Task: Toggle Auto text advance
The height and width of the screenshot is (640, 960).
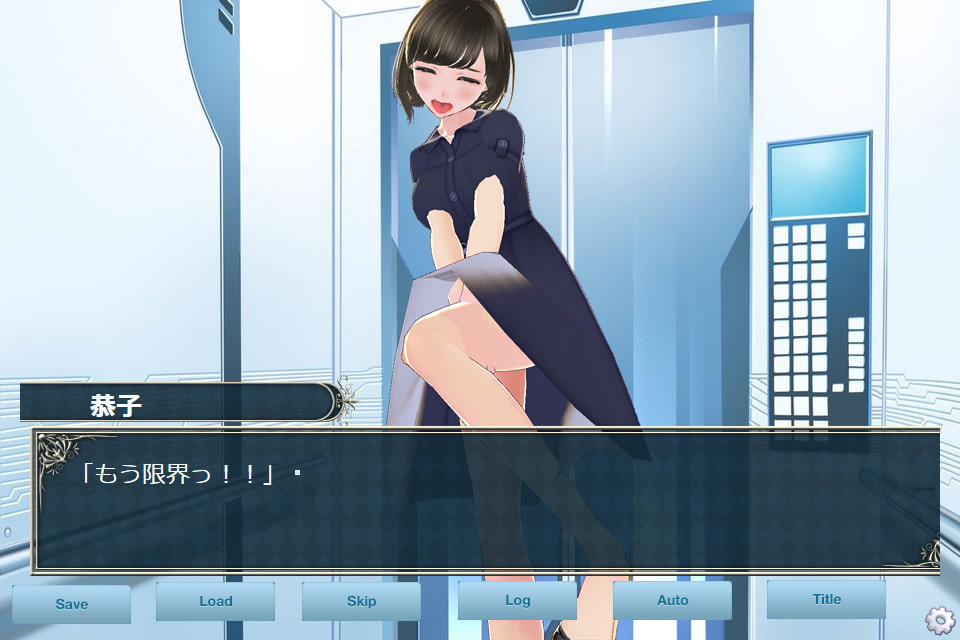Action: [672, 601]
